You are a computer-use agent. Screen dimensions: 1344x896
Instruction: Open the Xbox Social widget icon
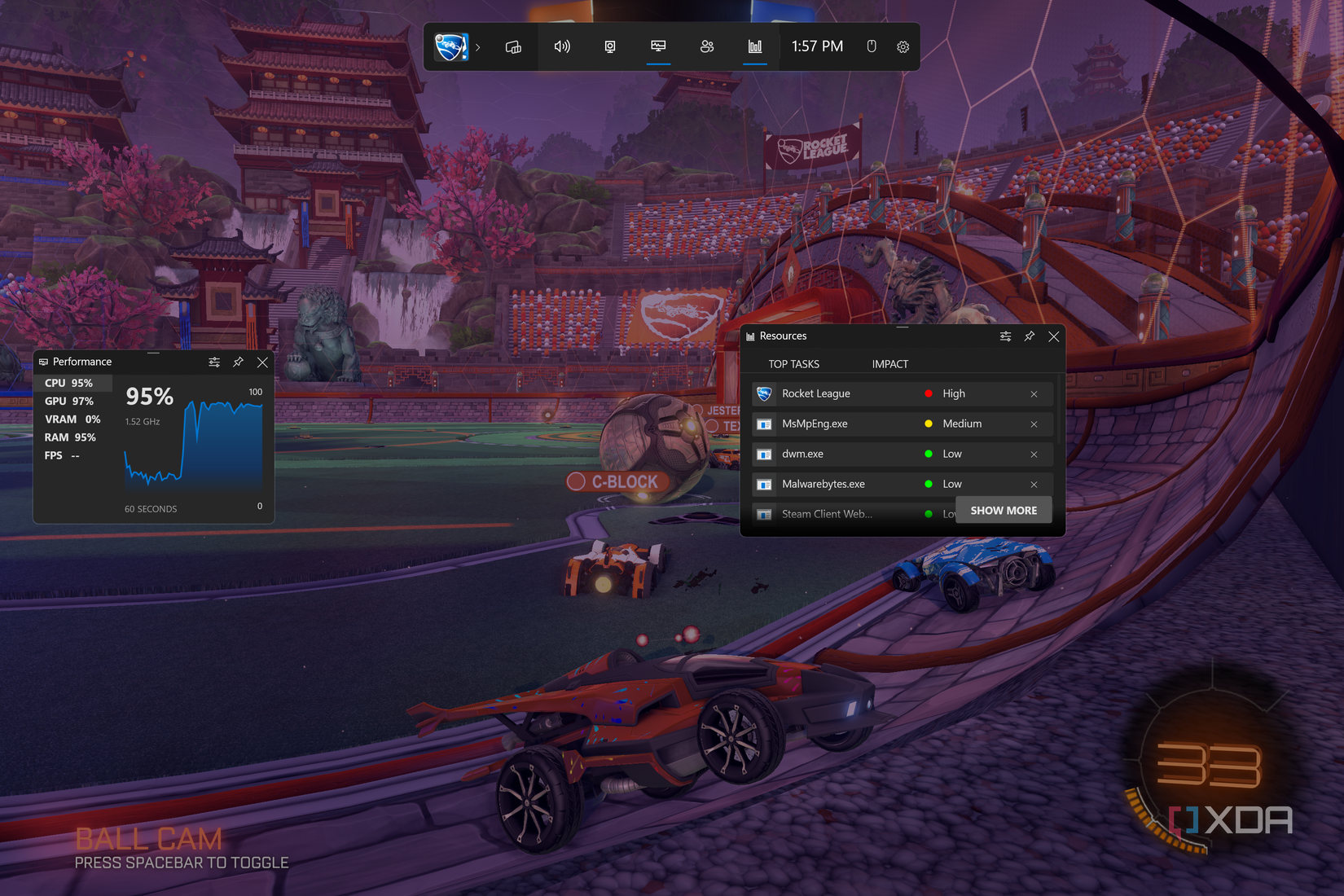(707, 46)
